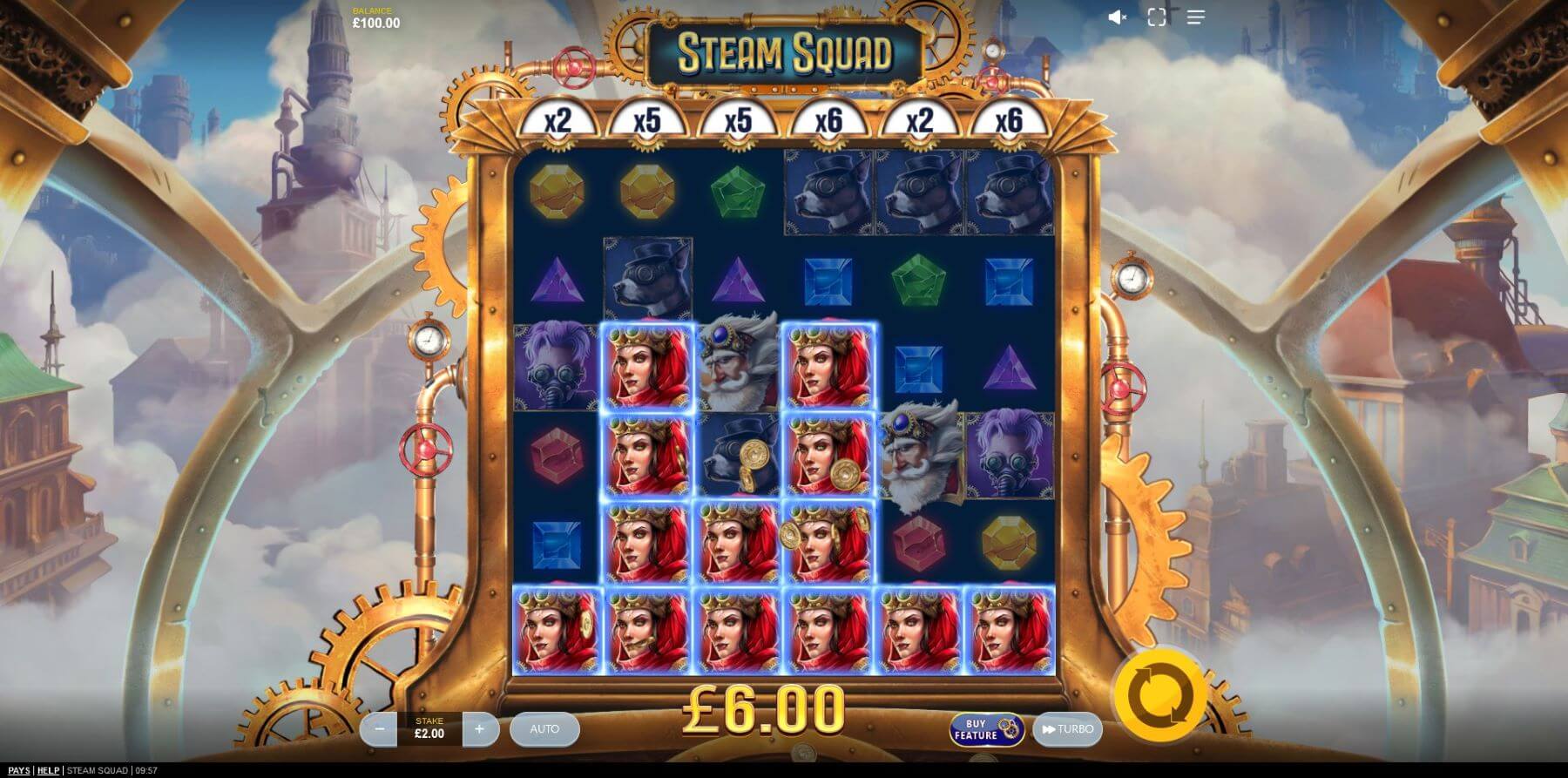Viewport: 1568px width, 778px height.
Task: Enable Turbo spin mode
Action: point(1067,729)
